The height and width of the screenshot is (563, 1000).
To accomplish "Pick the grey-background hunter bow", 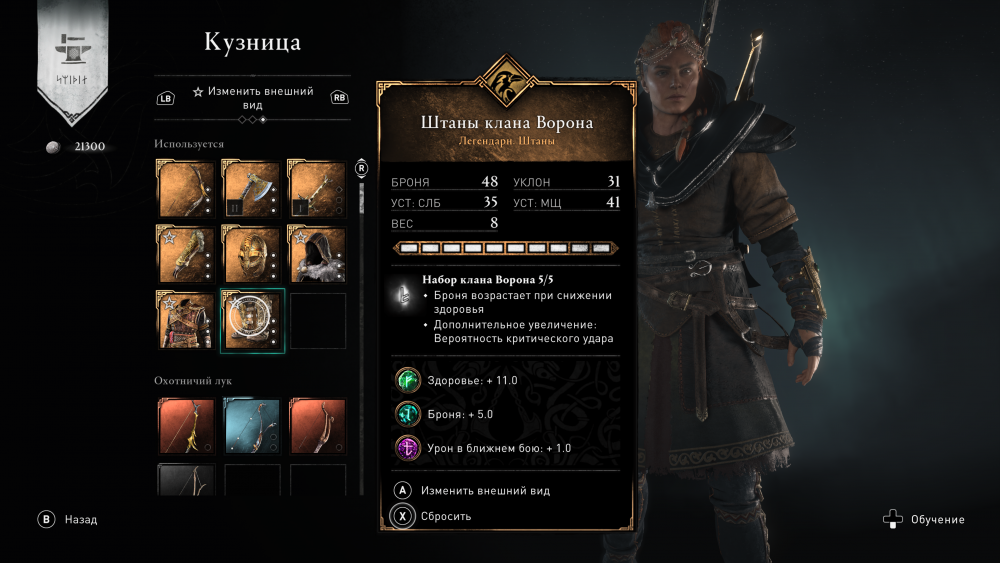I will tap(187, 479).
